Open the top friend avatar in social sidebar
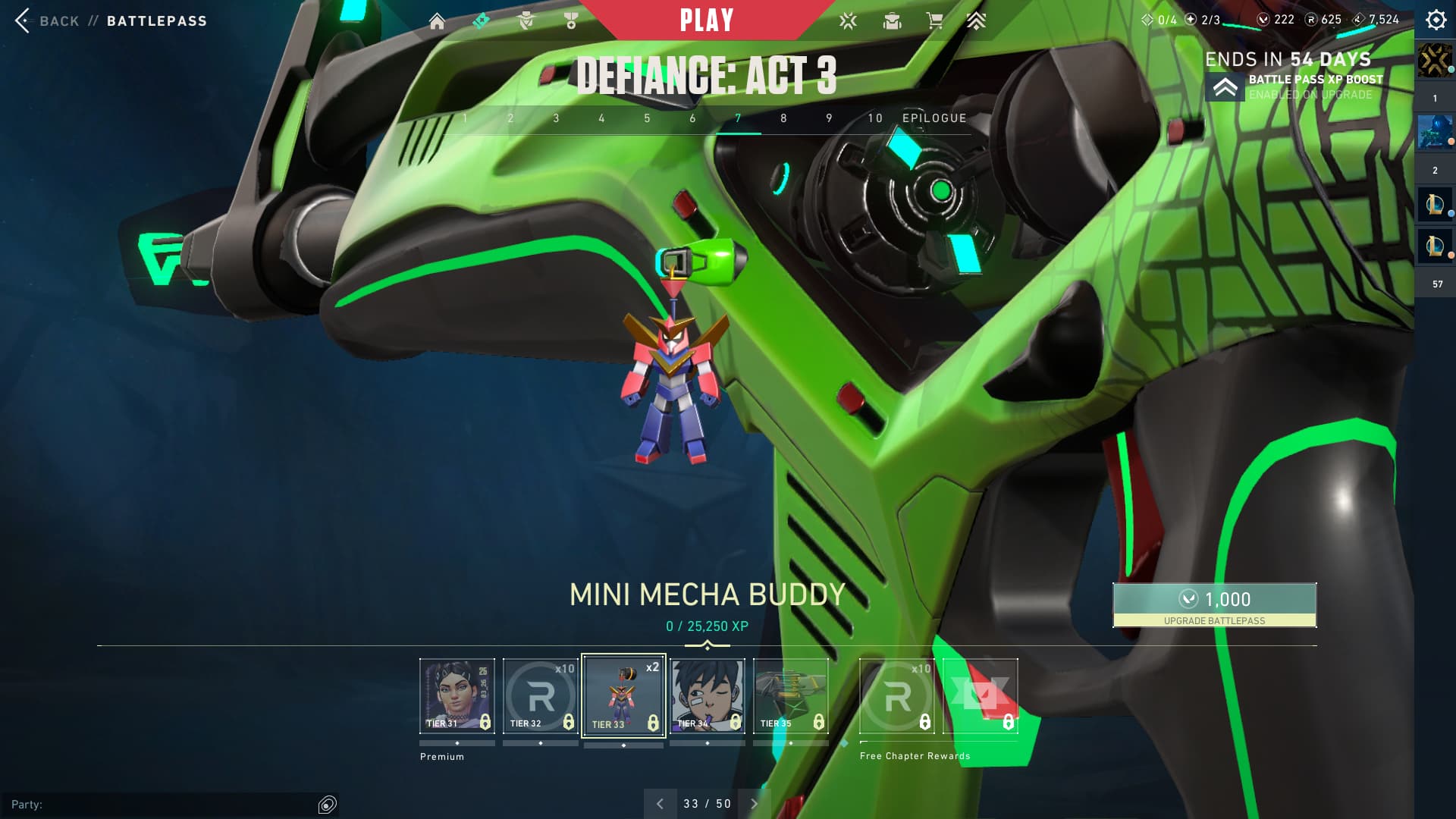This screenshot has width=1456, height=819. [1434, 61]
